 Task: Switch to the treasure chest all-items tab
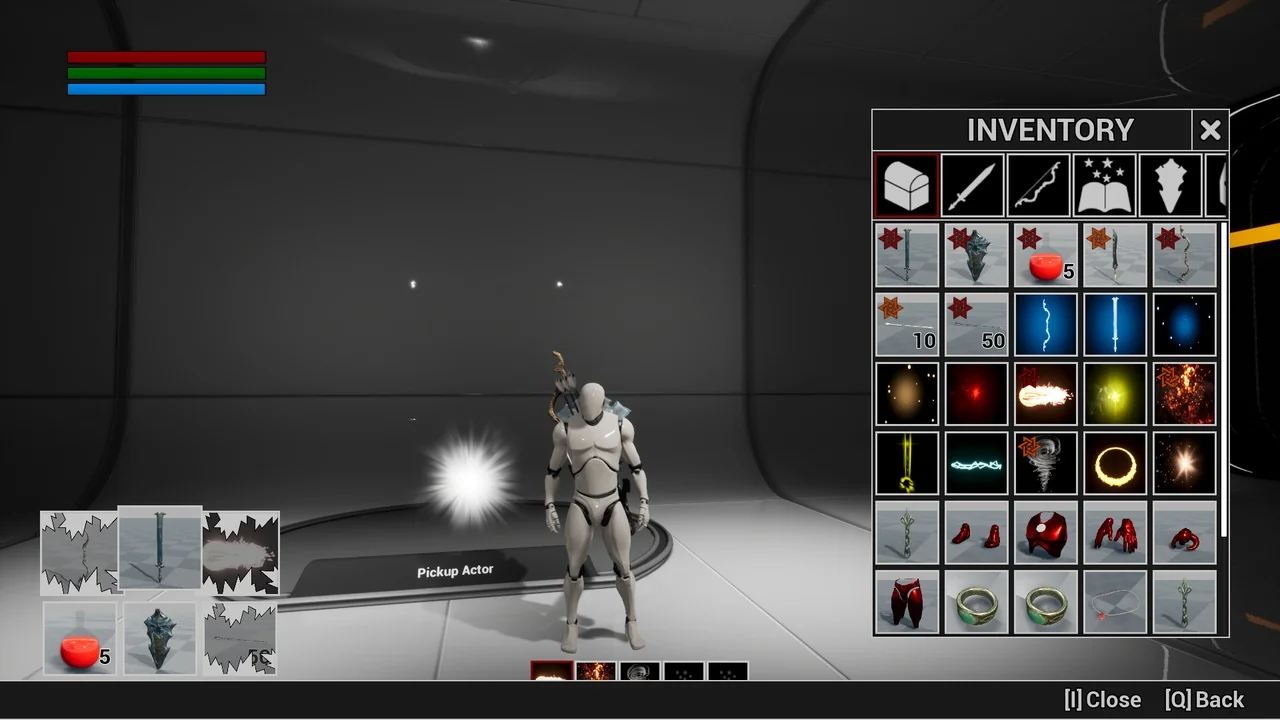coord(907,185)
